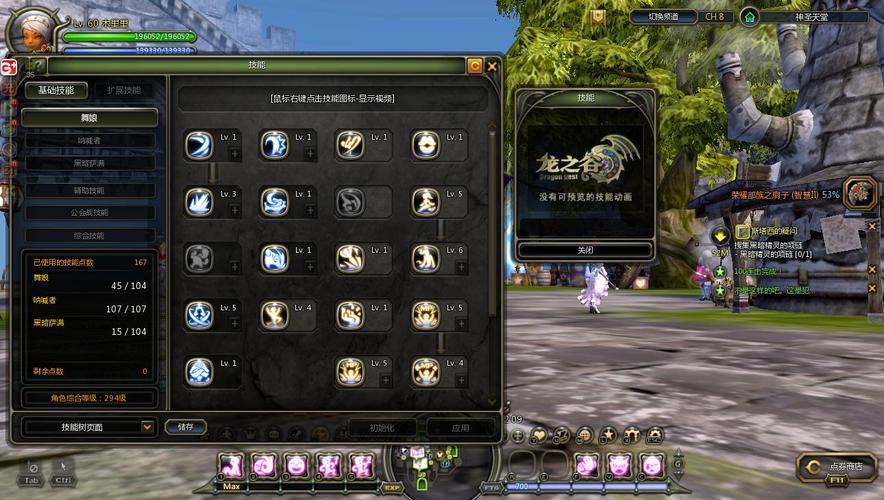Viewport: 884px width, 500px height.
Task: Open the 辅助技能 category
Action: point(90,190)
